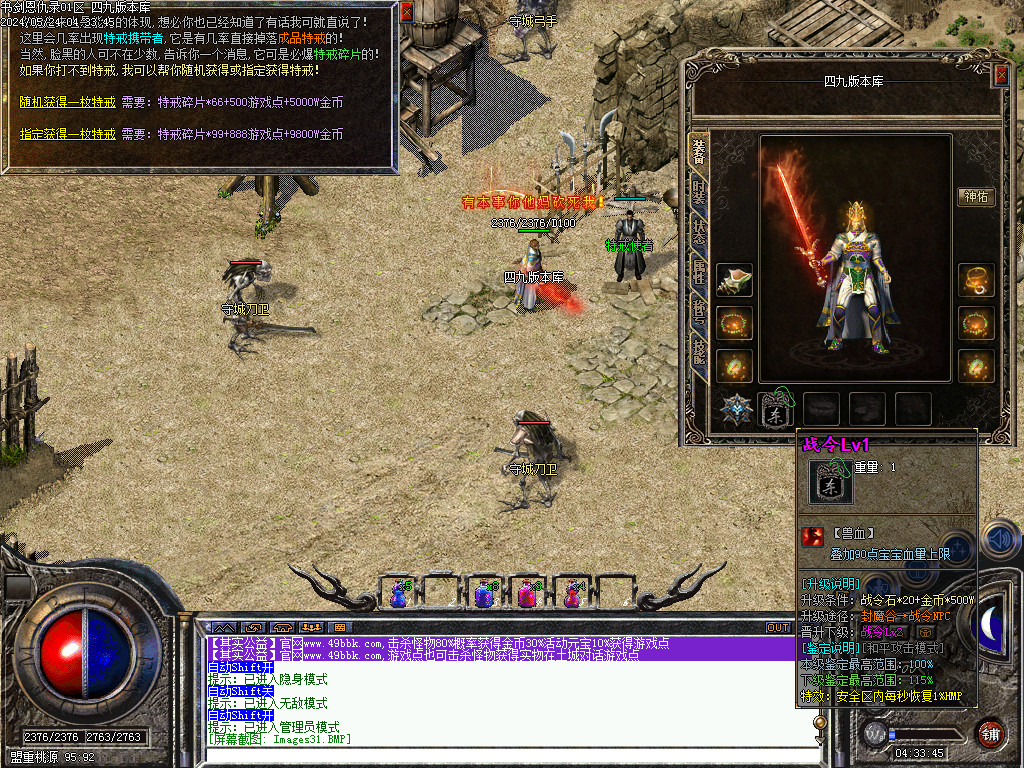This screenshot has height=768, width=1024.
Task: Choose 随机获得一枚特戒 dialogue option
Action: (68, 102)
